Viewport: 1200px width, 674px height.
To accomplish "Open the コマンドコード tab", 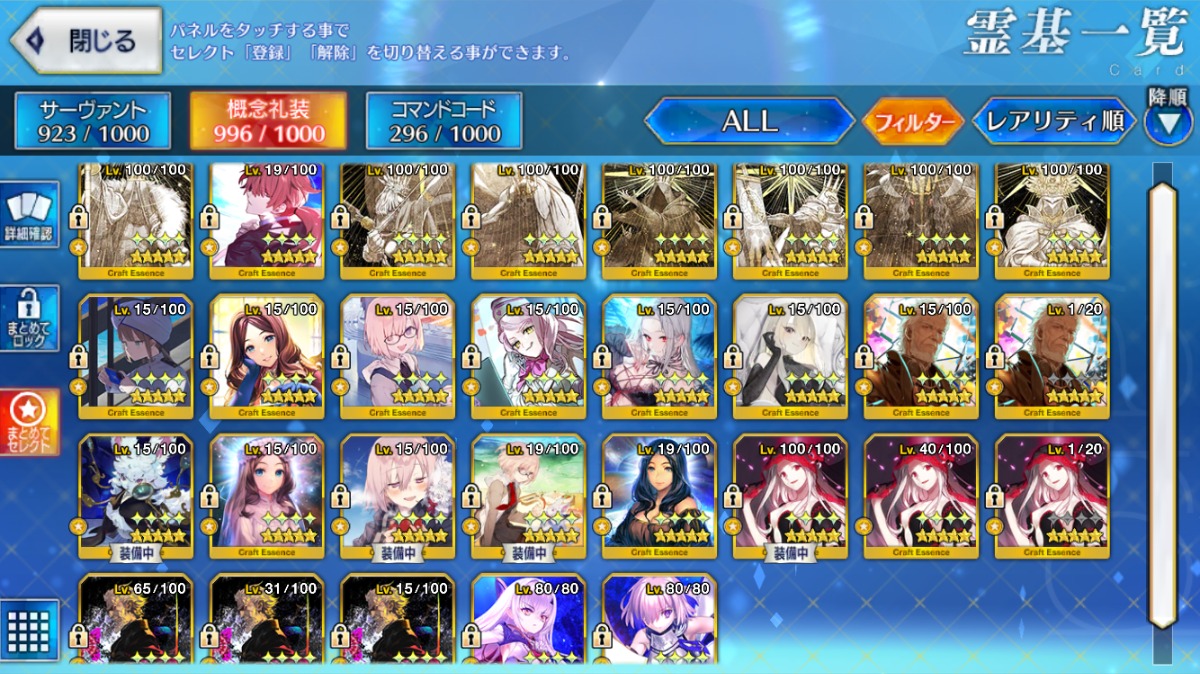I will click(444, 121).
